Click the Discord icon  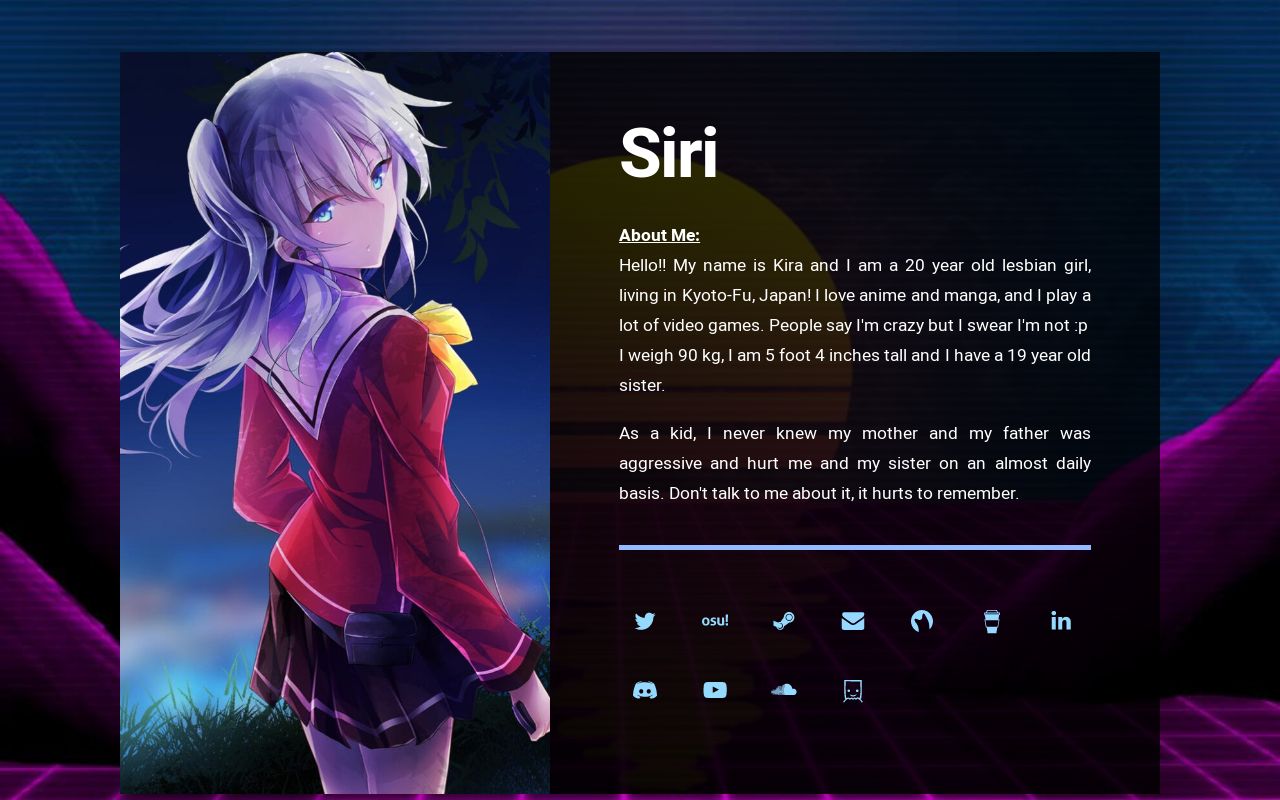click(x=645, y=690)
